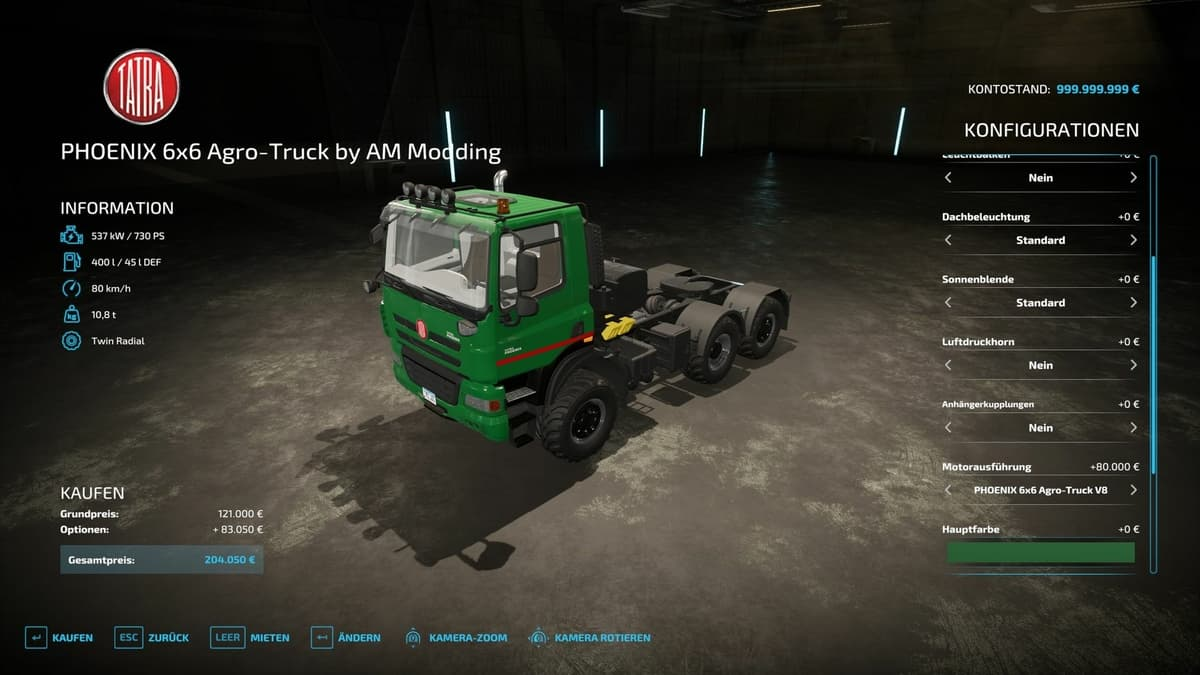1200x675 pixels.
Task: Open the green Hauptfarbe color swatch
Action: click(x=1040, y=552)
